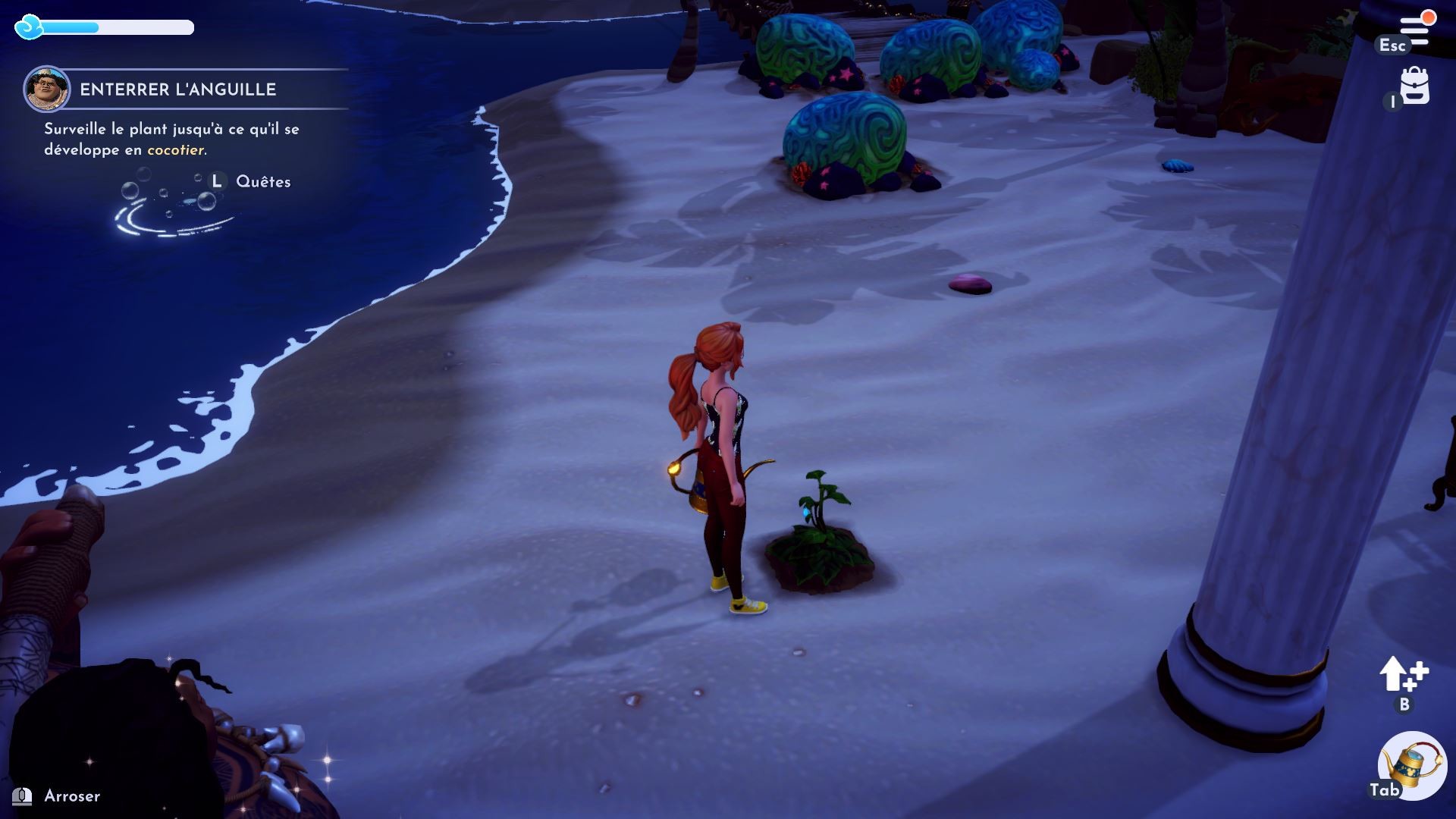Open the watering can tool wheel
The width and height of the screenshot is (1456, 819).
tap(1412, 765)
